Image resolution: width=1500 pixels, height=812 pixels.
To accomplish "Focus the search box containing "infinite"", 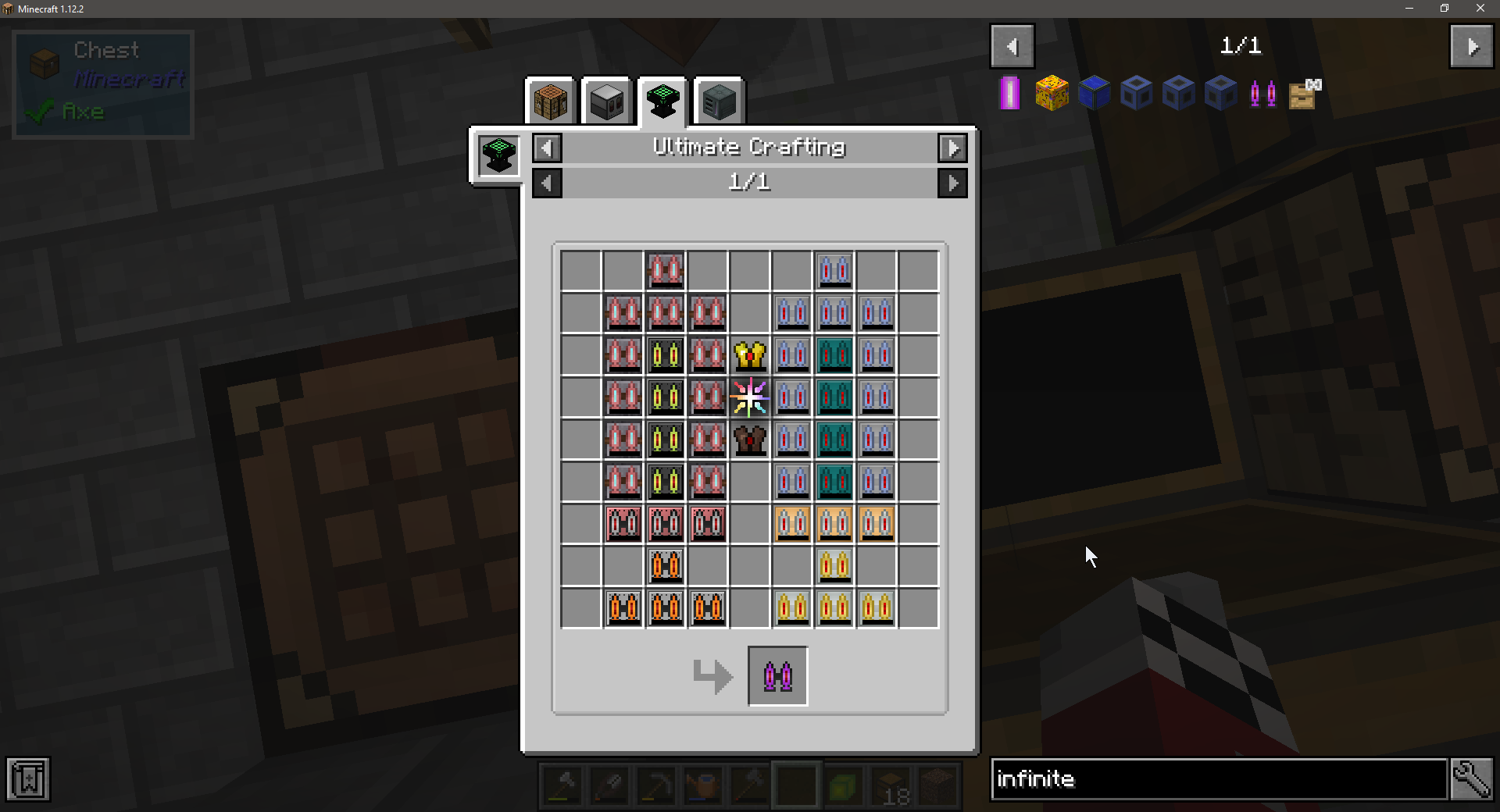I will click(1219, 779).
